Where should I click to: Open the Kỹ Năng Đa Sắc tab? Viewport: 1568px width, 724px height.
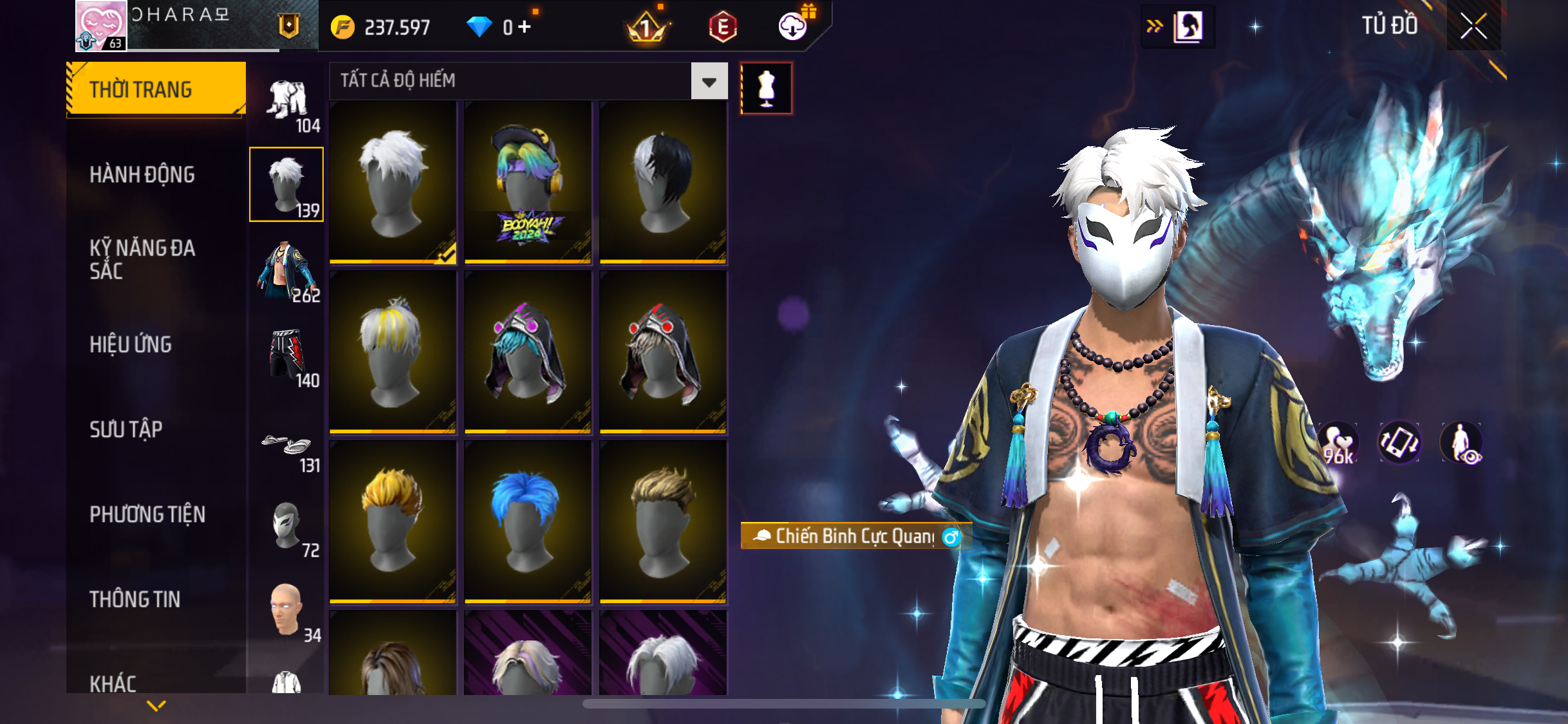coord(142,259)
